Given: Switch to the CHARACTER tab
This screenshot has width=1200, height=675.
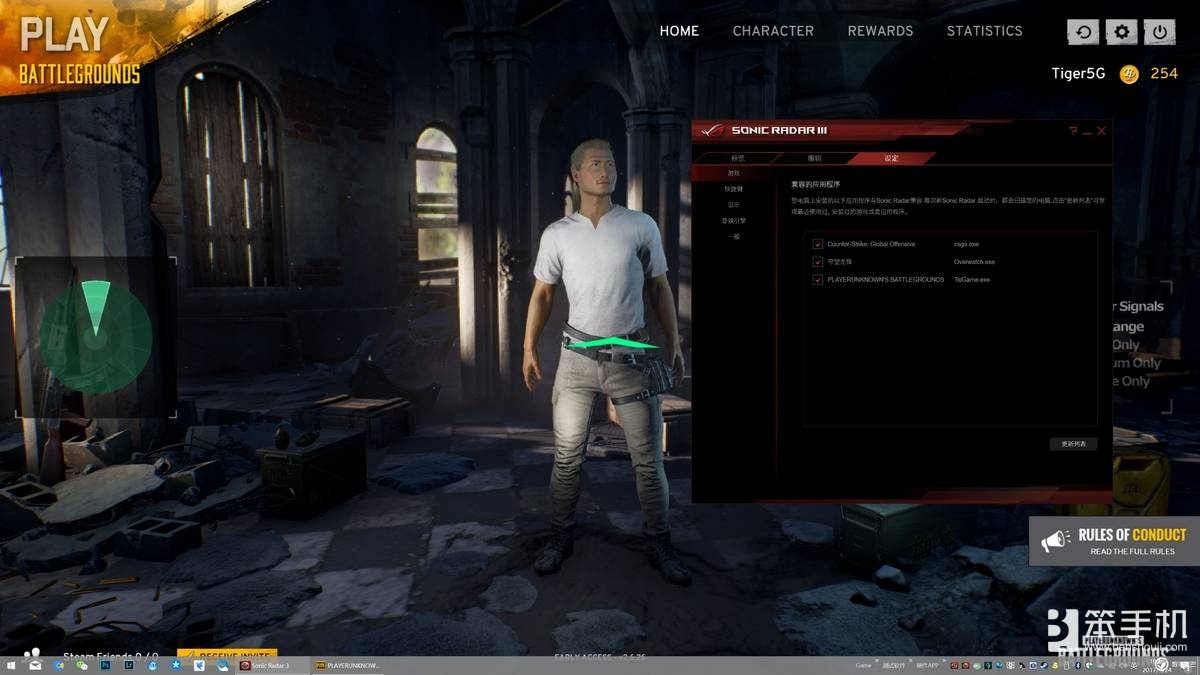Looking at the screenshot, I should [x=773, y=31].
